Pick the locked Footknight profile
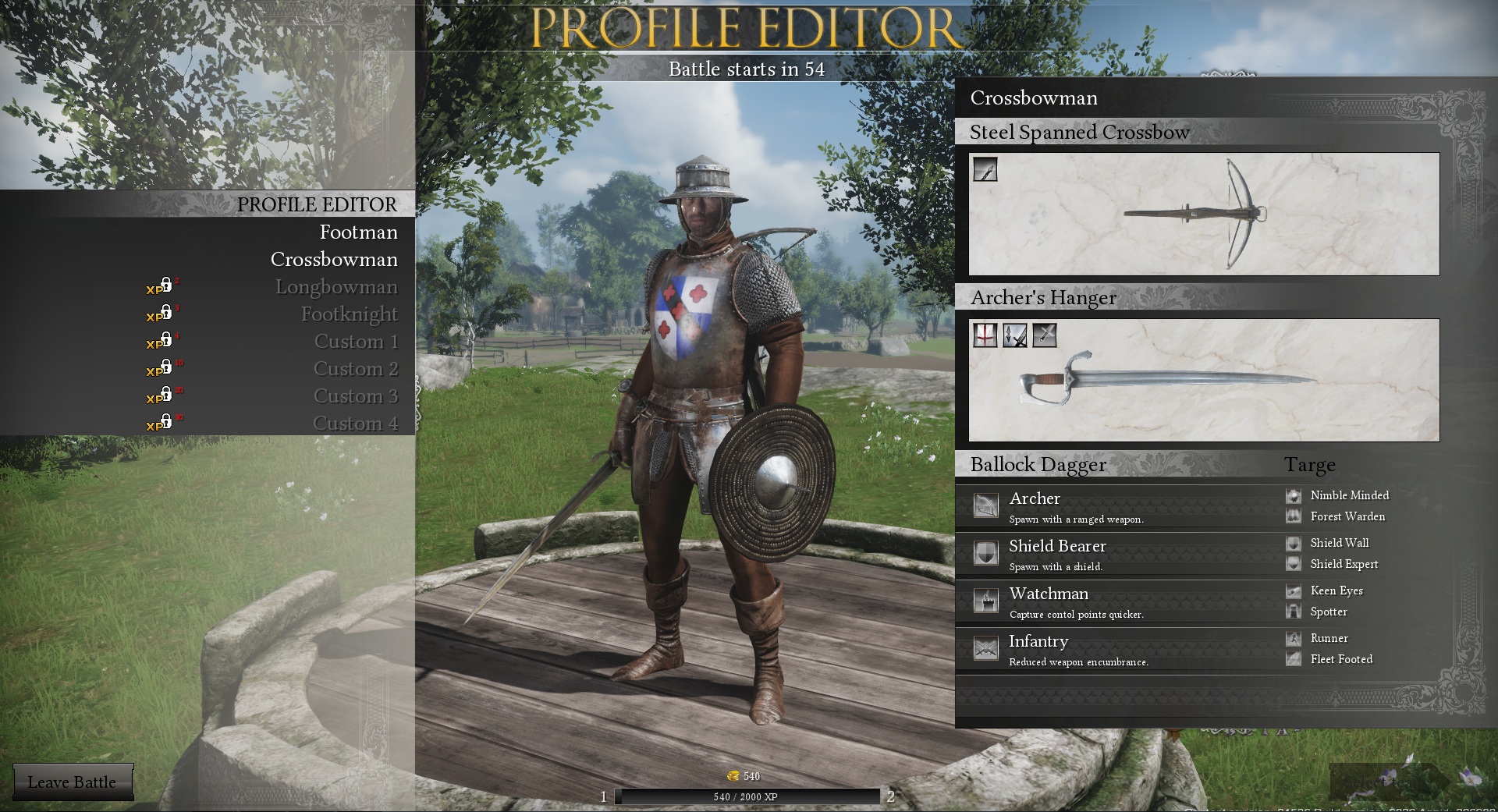 coord(349,314)
